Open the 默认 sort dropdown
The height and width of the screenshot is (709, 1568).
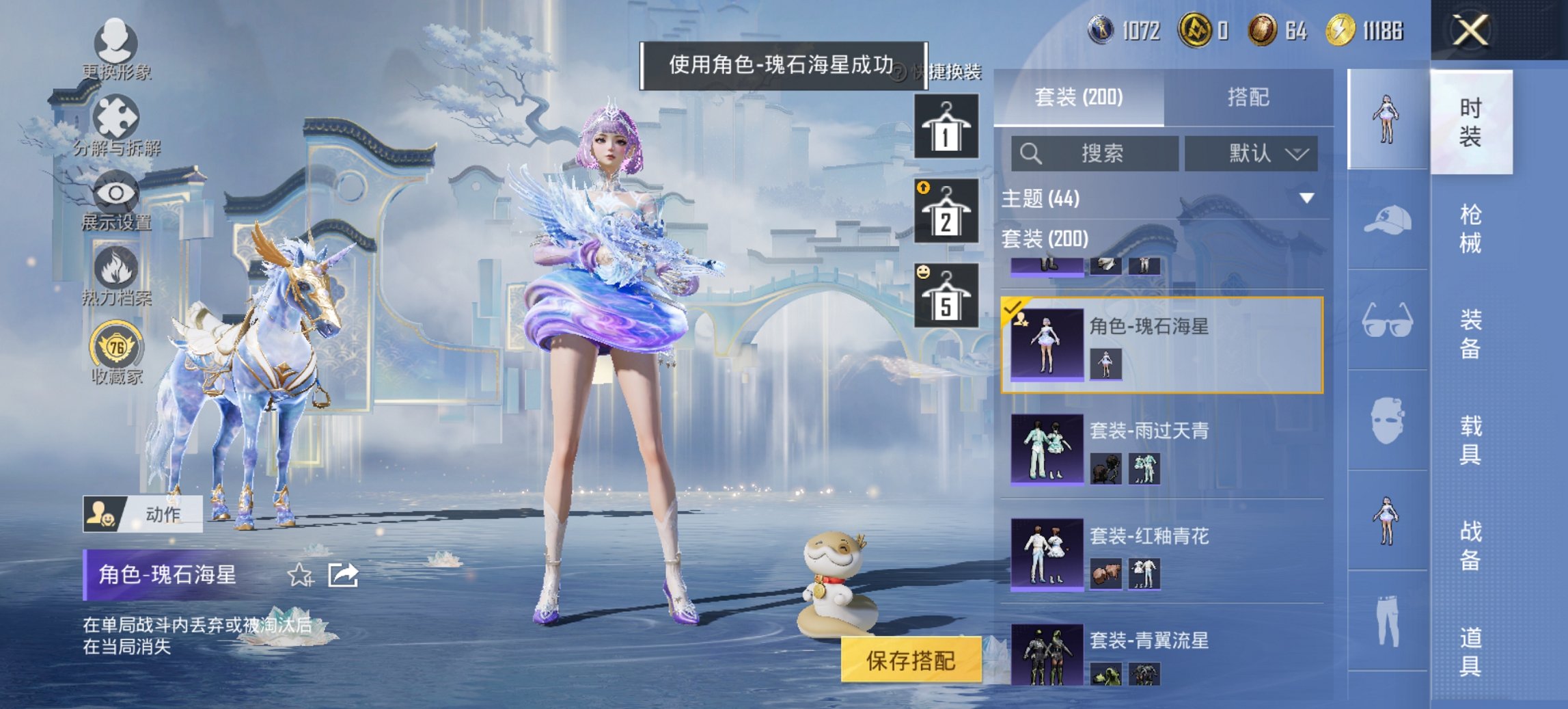coord(1252,154)
